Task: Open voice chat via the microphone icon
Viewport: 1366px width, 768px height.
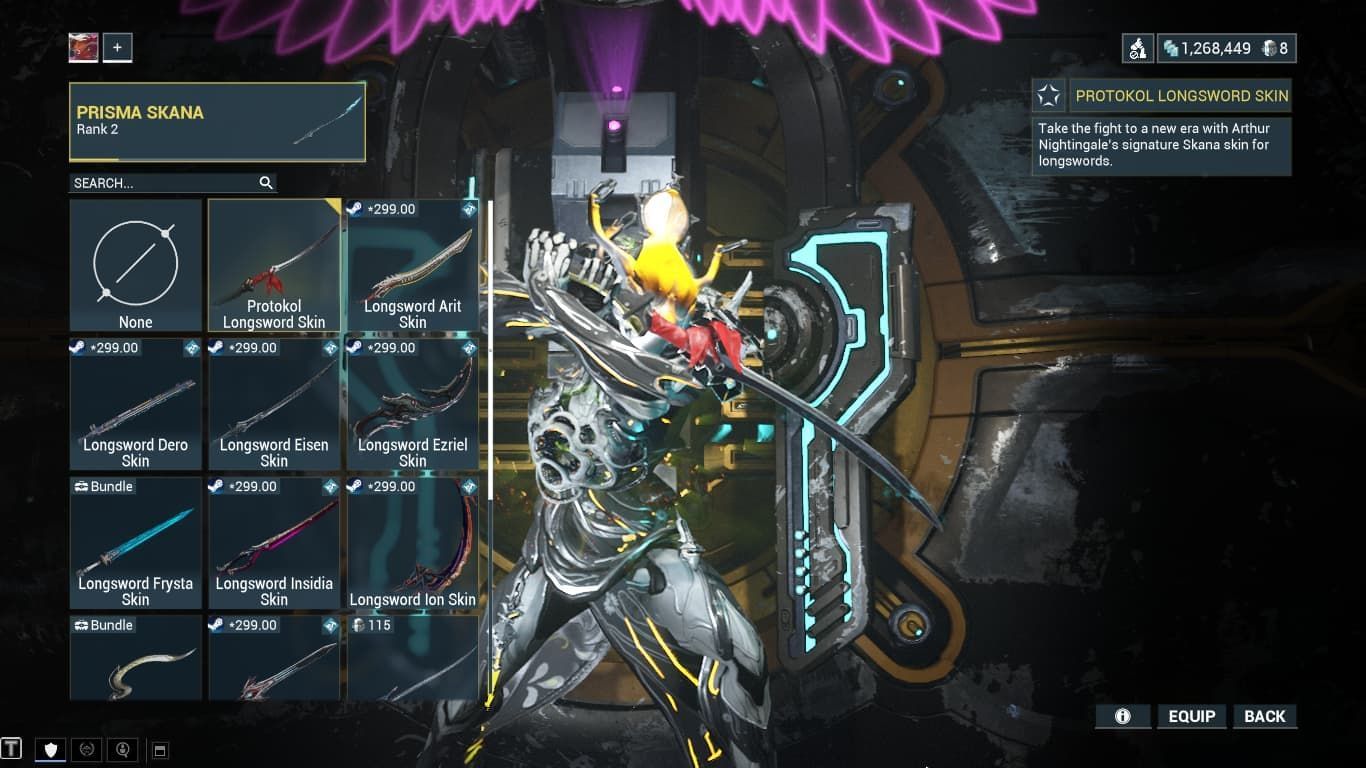Action: click(x=123, y=748)
